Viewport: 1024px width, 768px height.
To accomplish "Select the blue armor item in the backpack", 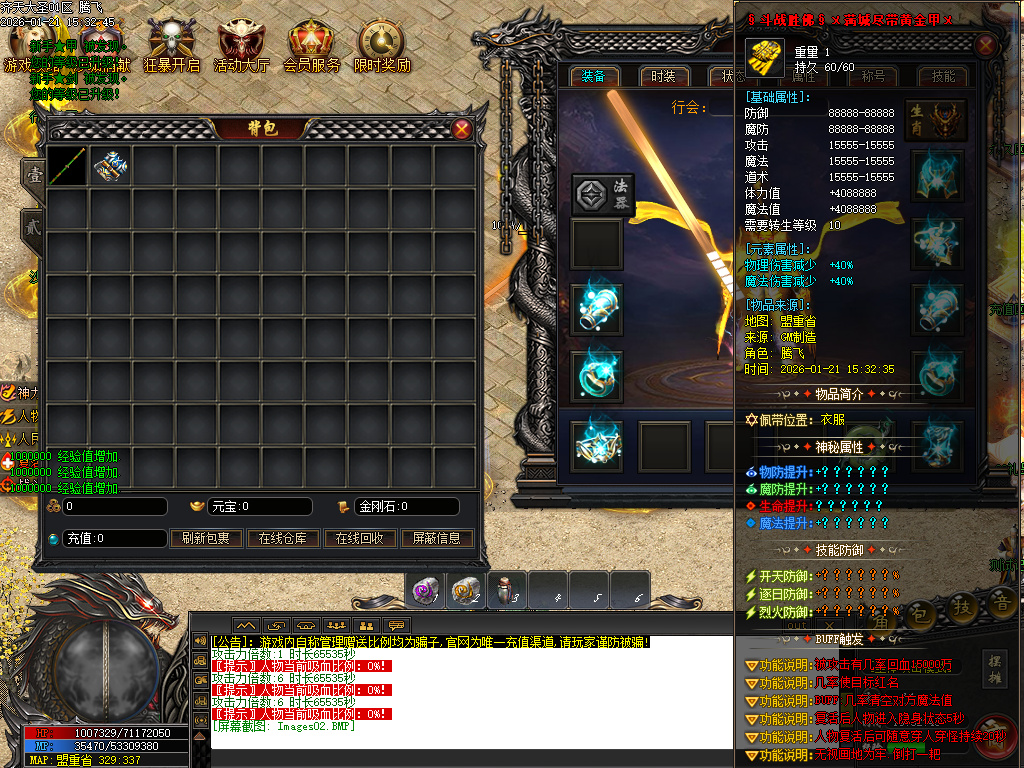I will [110, 166].
